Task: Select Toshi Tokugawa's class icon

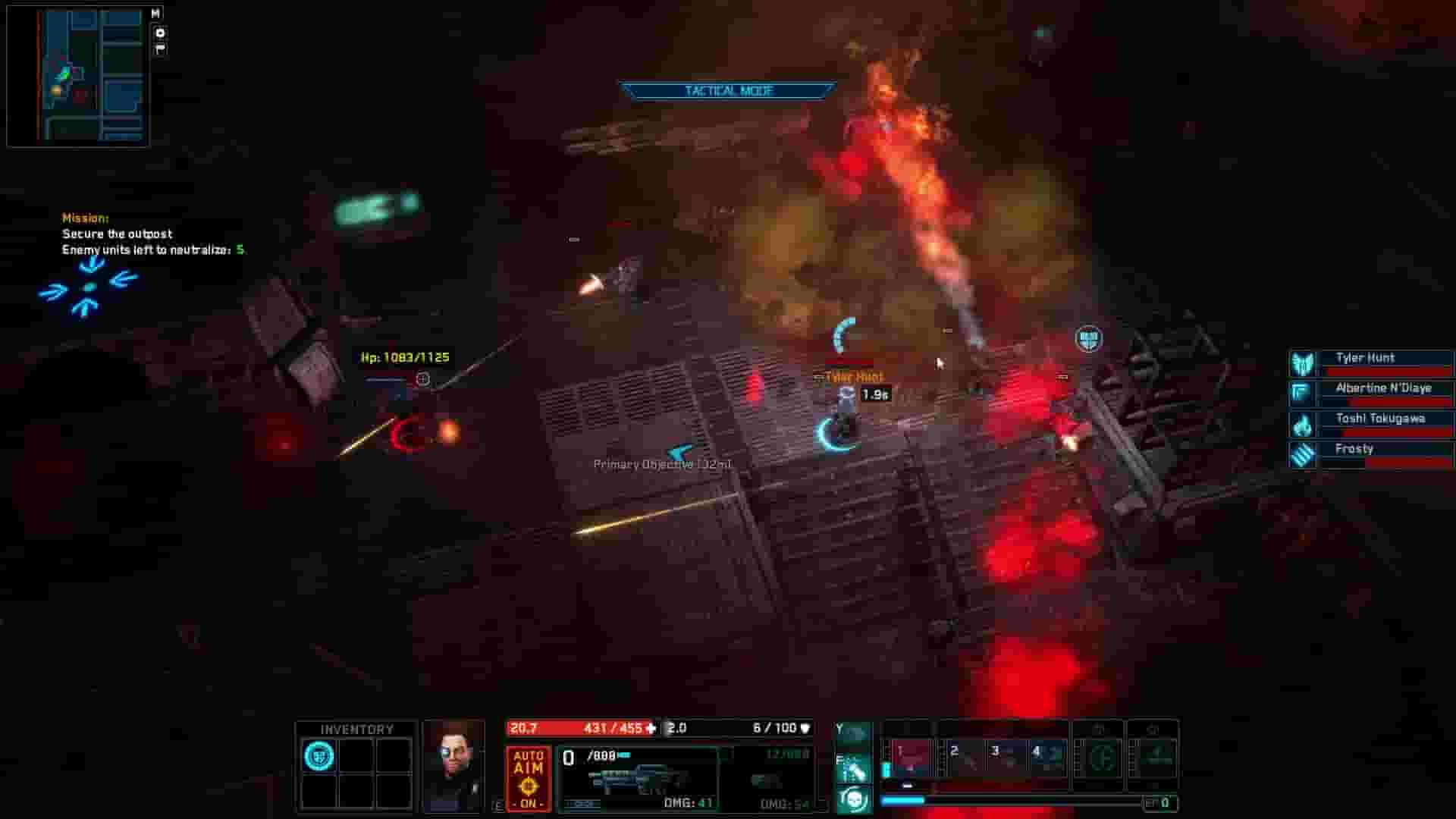Action: point(1301,426)
